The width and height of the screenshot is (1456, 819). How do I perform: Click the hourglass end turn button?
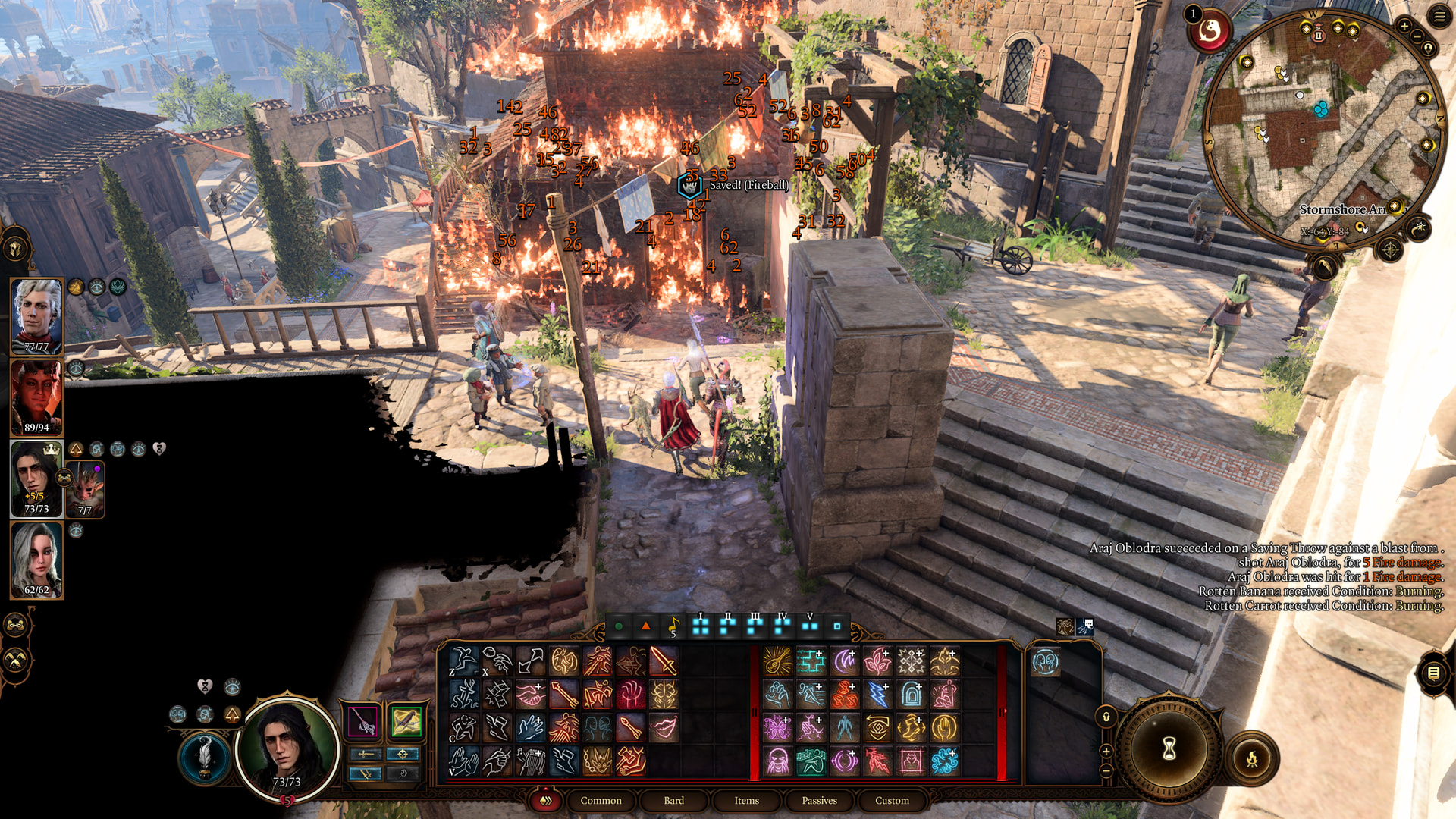click(x=1169, y=748)
